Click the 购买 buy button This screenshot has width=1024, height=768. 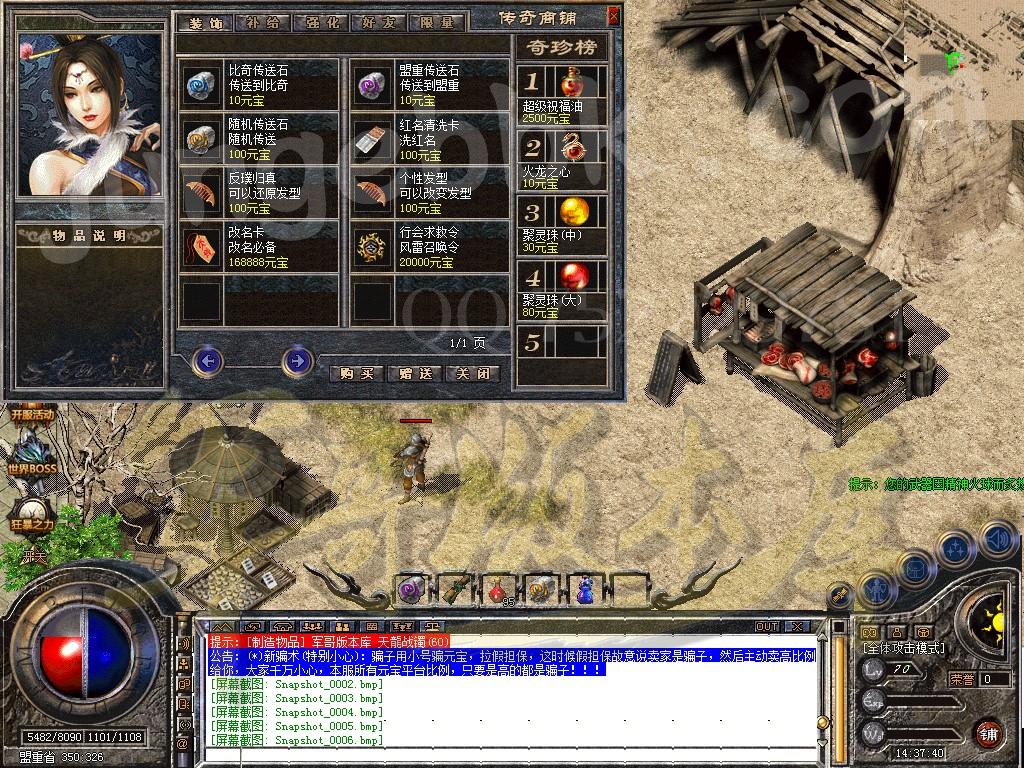click(357, 373)
